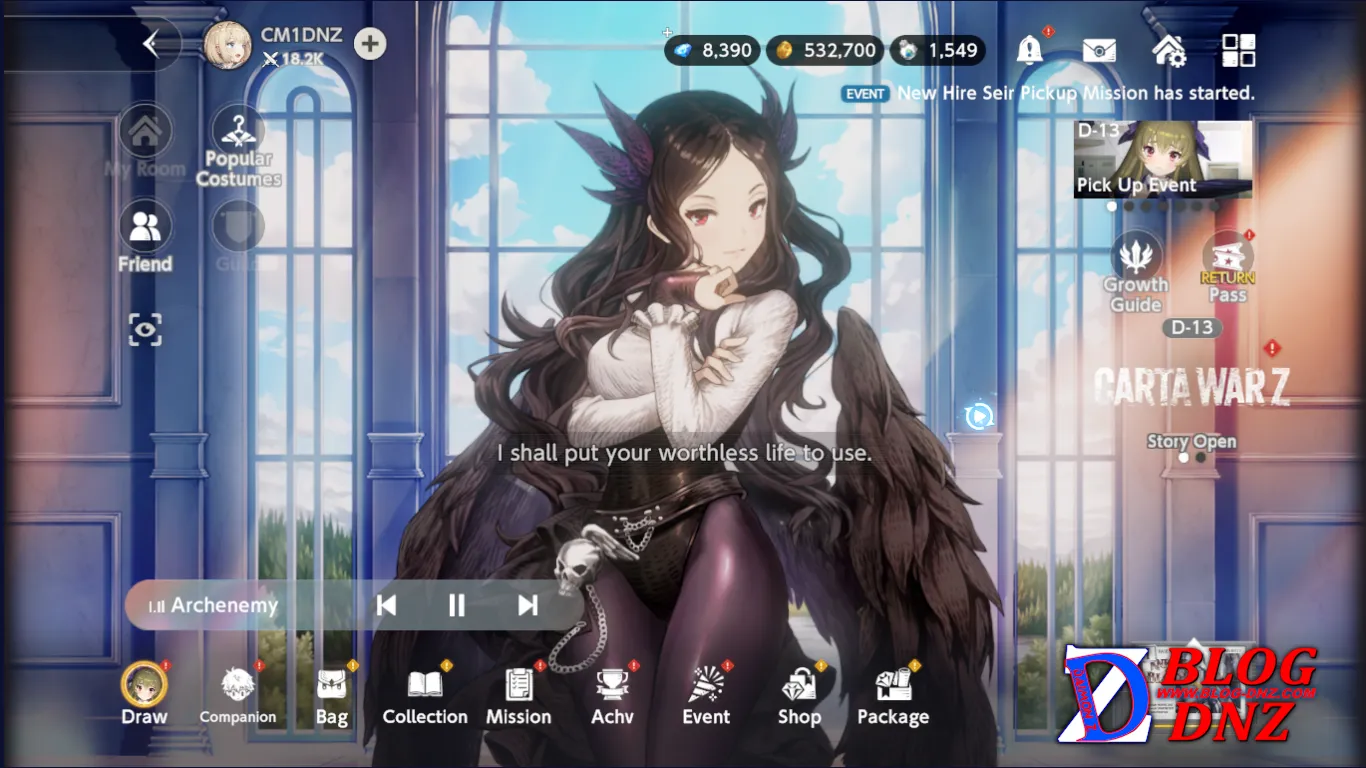Go to the previous music track
The height and width of the screenshot is (768, 1366).
click(x=386, y=605)
